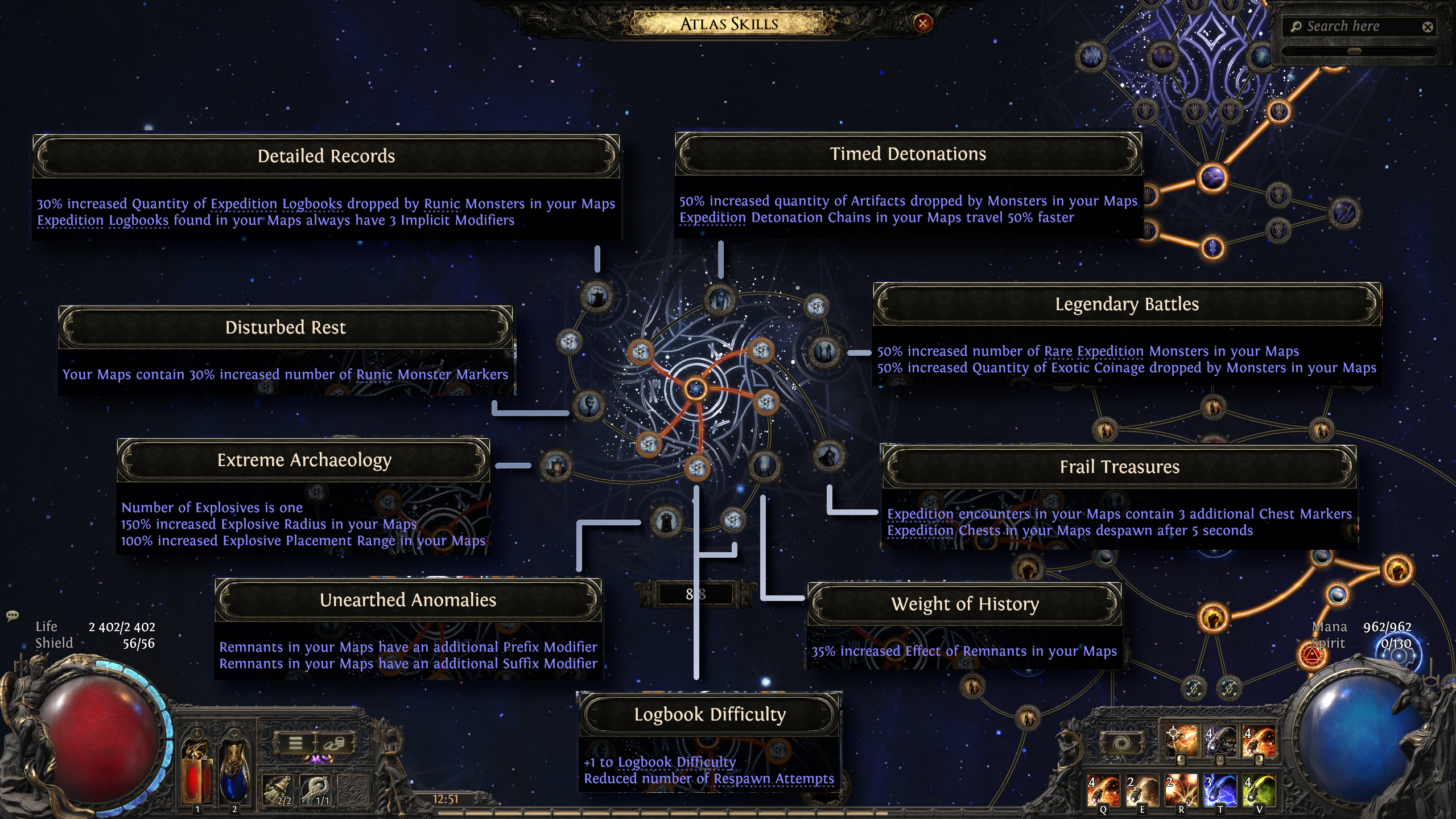Screen dimensions: 1456x819
Task: Choose the Legendary Battles atlas node
Action: [824, 352]
